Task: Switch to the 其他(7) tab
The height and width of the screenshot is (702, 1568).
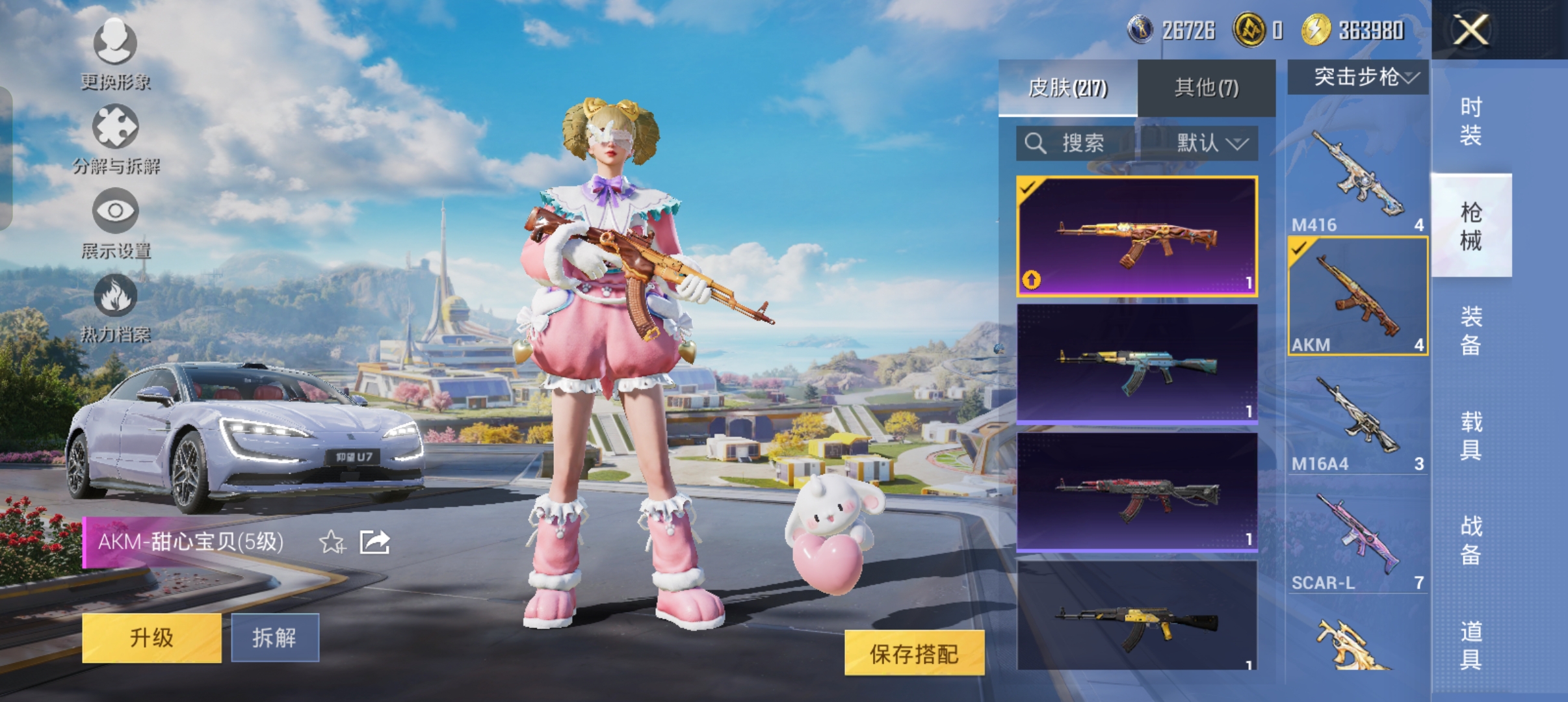Action: pyautogui.click(x=1206, y=86)
